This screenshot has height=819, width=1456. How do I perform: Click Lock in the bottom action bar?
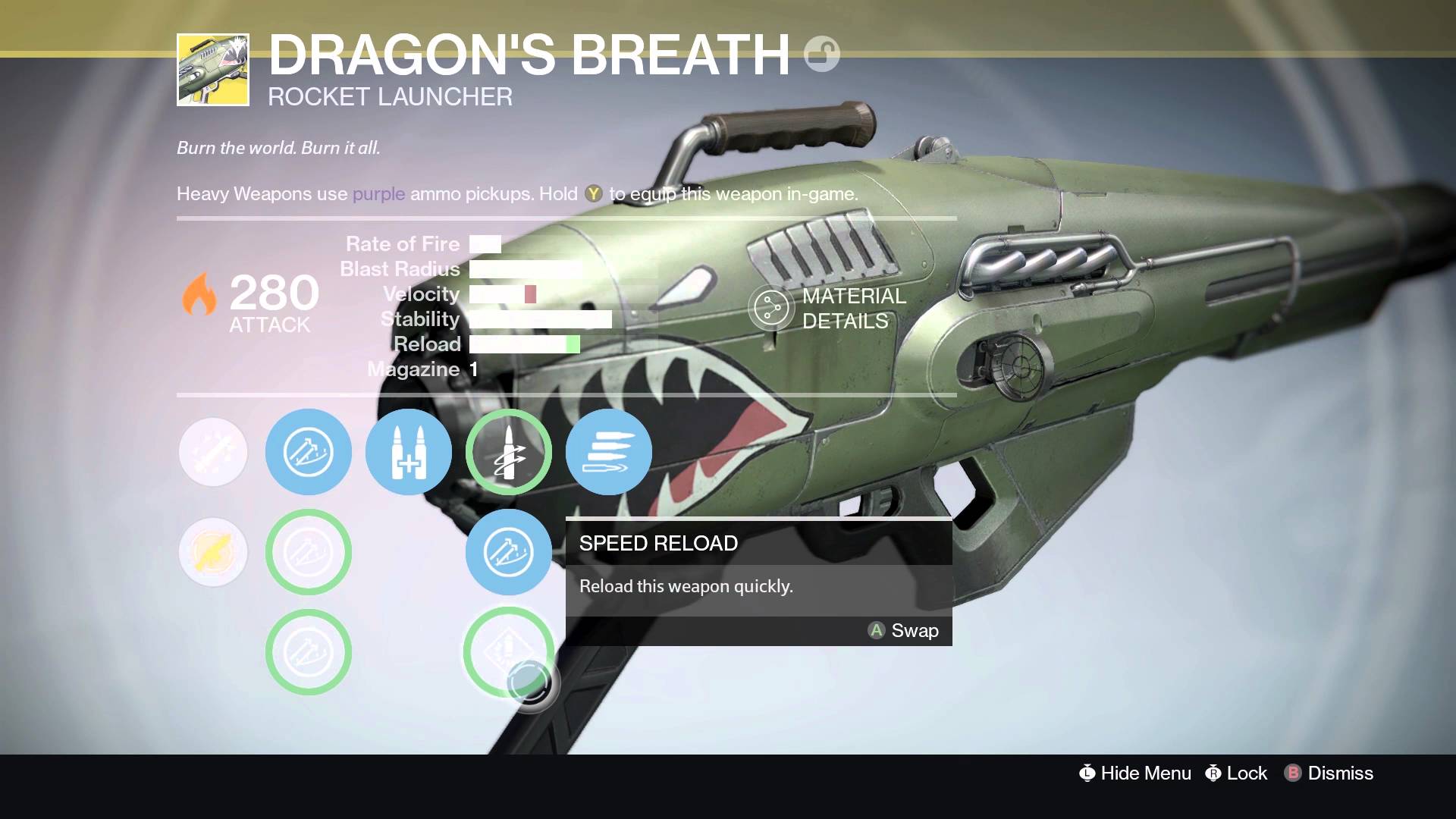point(1246,773)
